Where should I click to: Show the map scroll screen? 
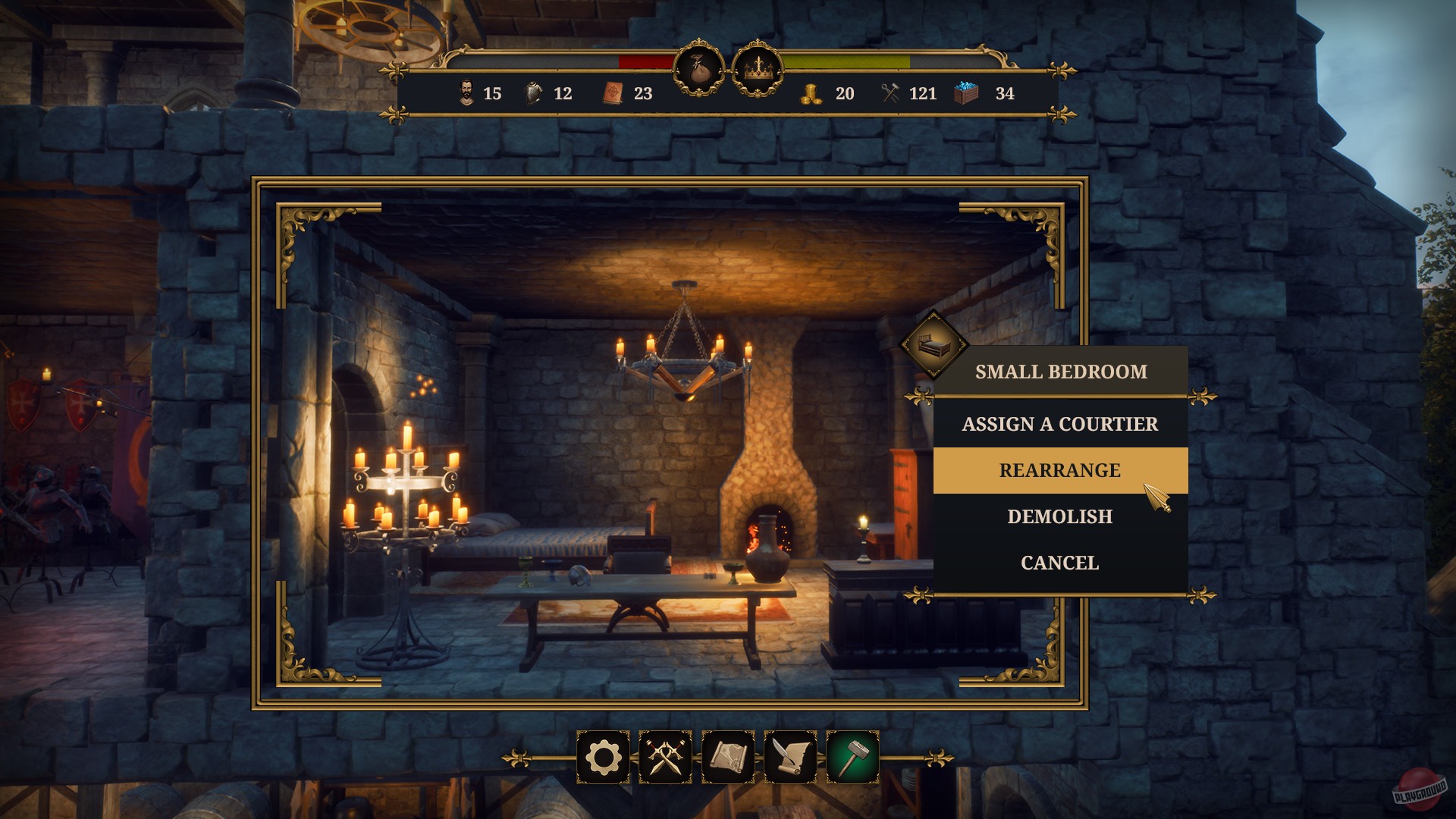point(728,757)
